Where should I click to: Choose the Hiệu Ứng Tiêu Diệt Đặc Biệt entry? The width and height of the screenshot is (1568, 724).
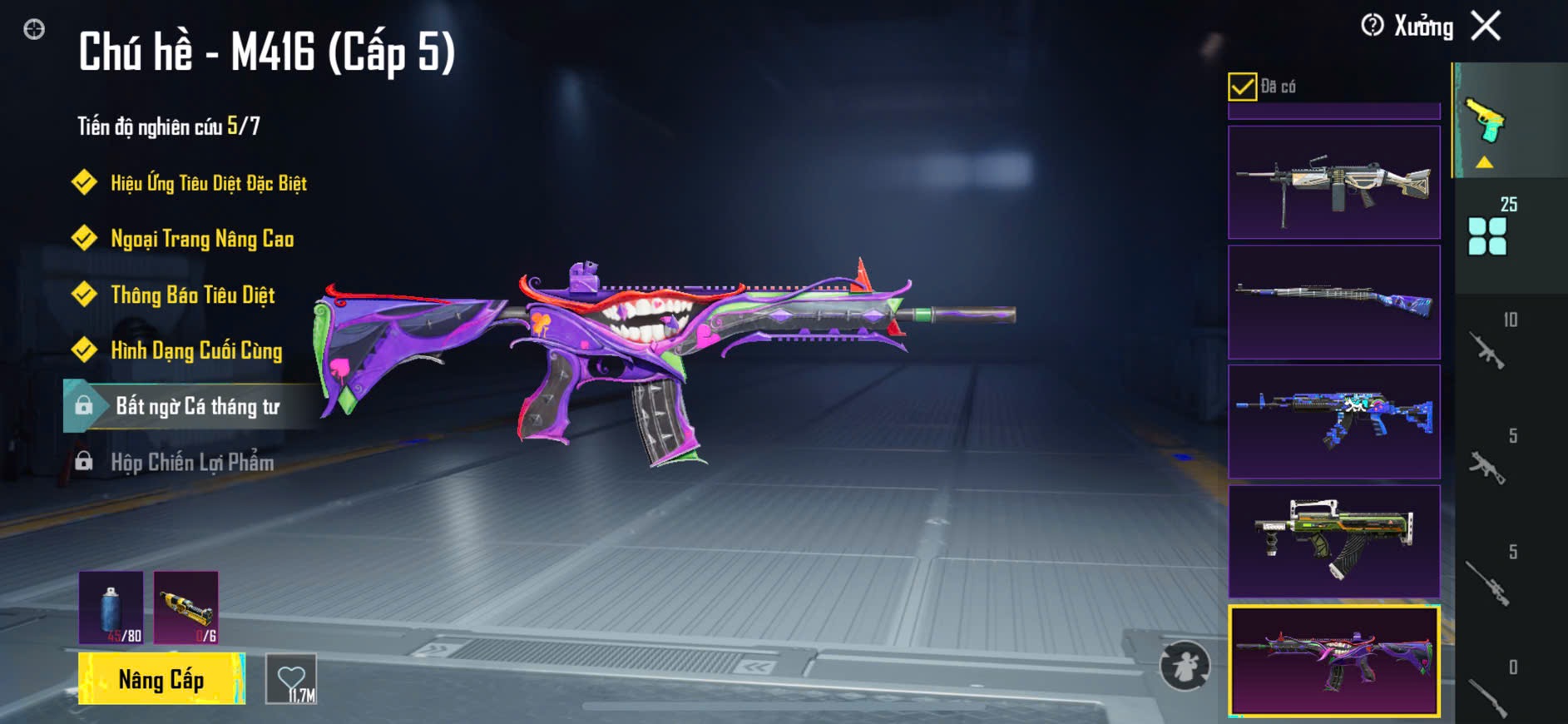tap(208, 183)
